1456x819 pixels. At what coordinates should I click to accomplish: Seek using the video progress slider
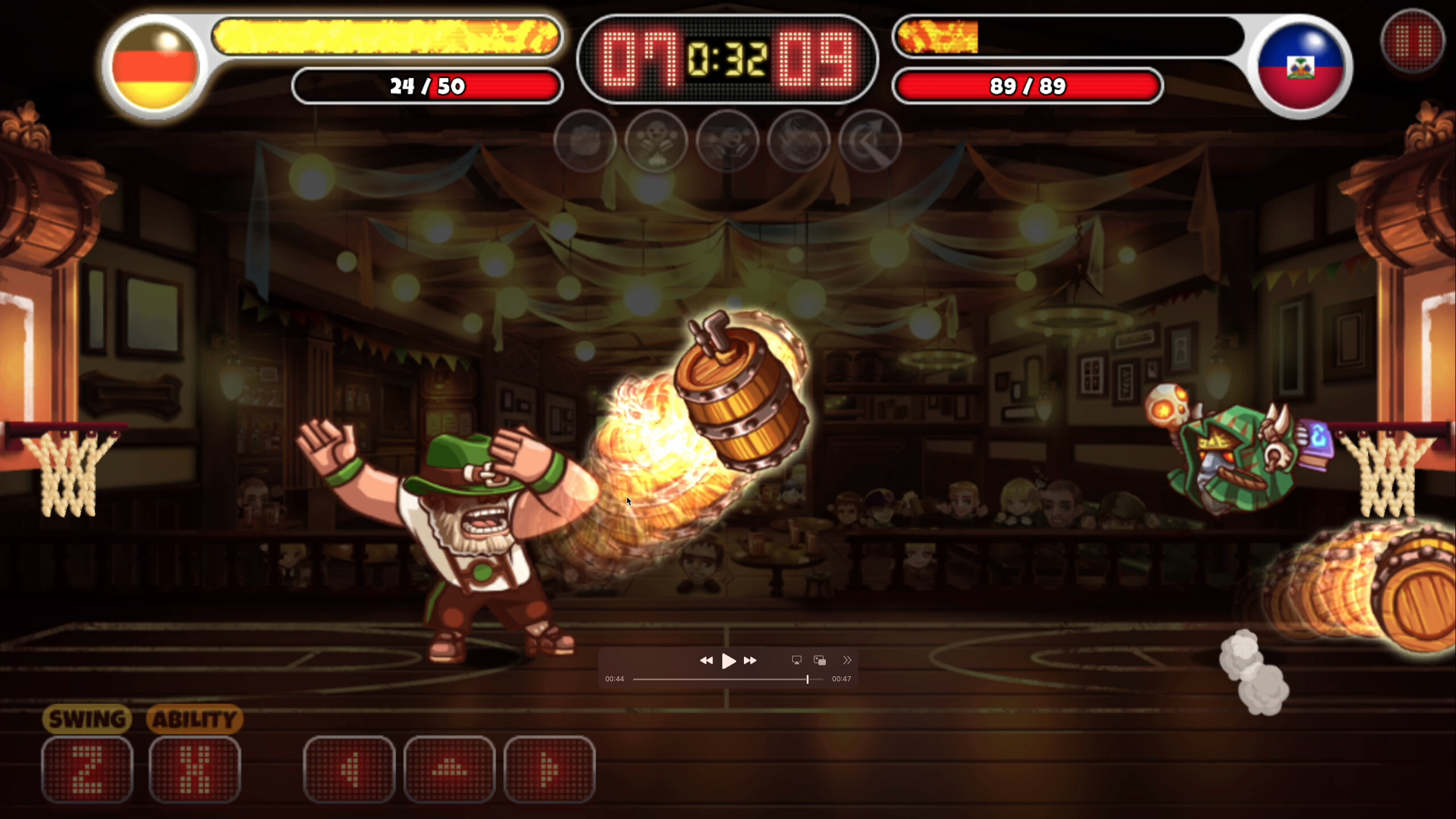point(808,679)
